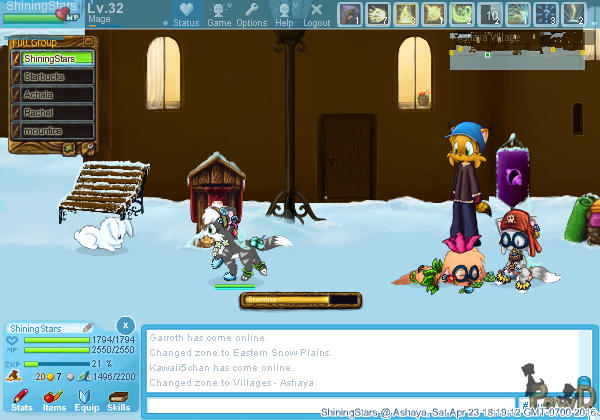
Task: Open the Equip panel
Action: pyautogui.click(x=86, y=401)
